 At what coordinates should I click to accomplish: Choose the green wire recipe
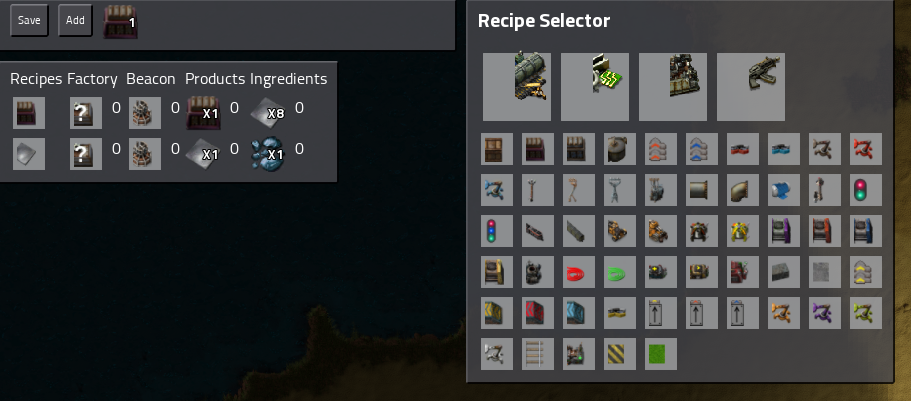click(620, 272)
